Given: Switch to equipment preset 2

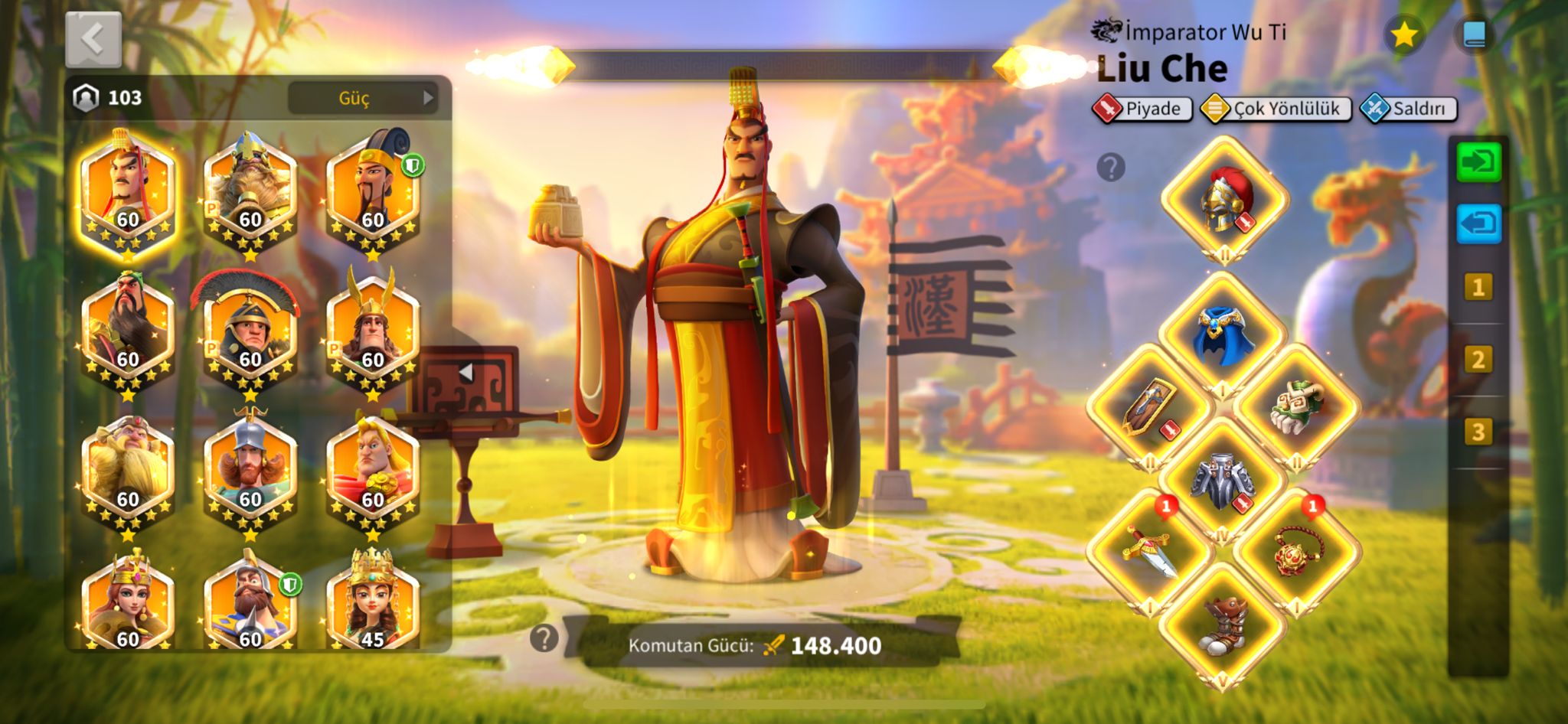Looking at the screenshot, I should tap(1478, 360).
